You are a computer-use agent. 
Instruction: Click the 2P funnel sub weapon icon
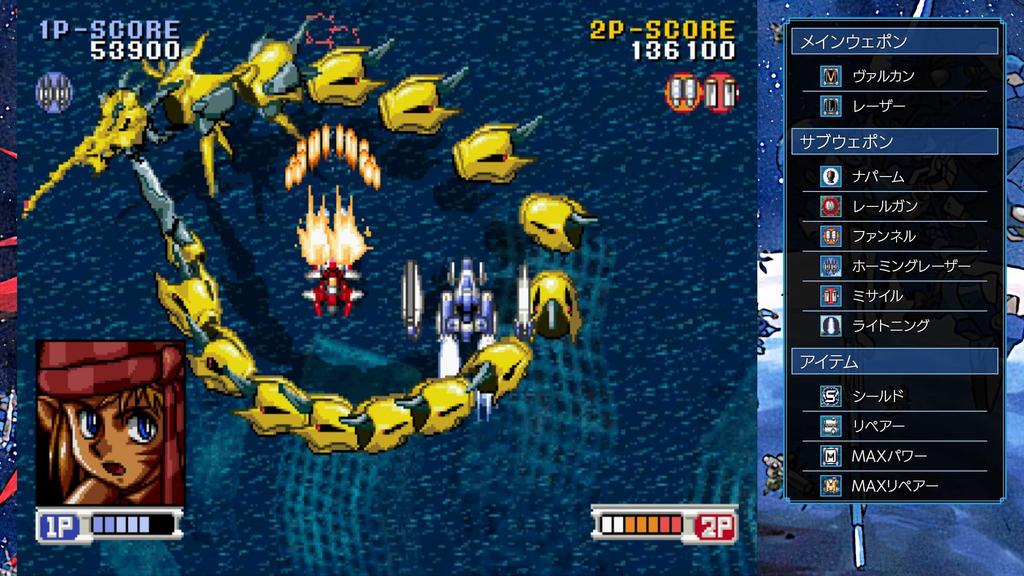tap(685, 92)
